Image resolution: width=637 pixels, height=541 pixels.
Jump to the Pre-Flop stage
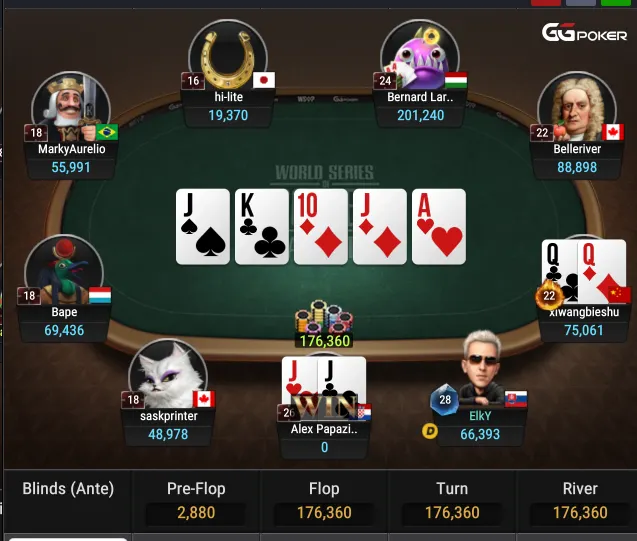tap(195, 500)
